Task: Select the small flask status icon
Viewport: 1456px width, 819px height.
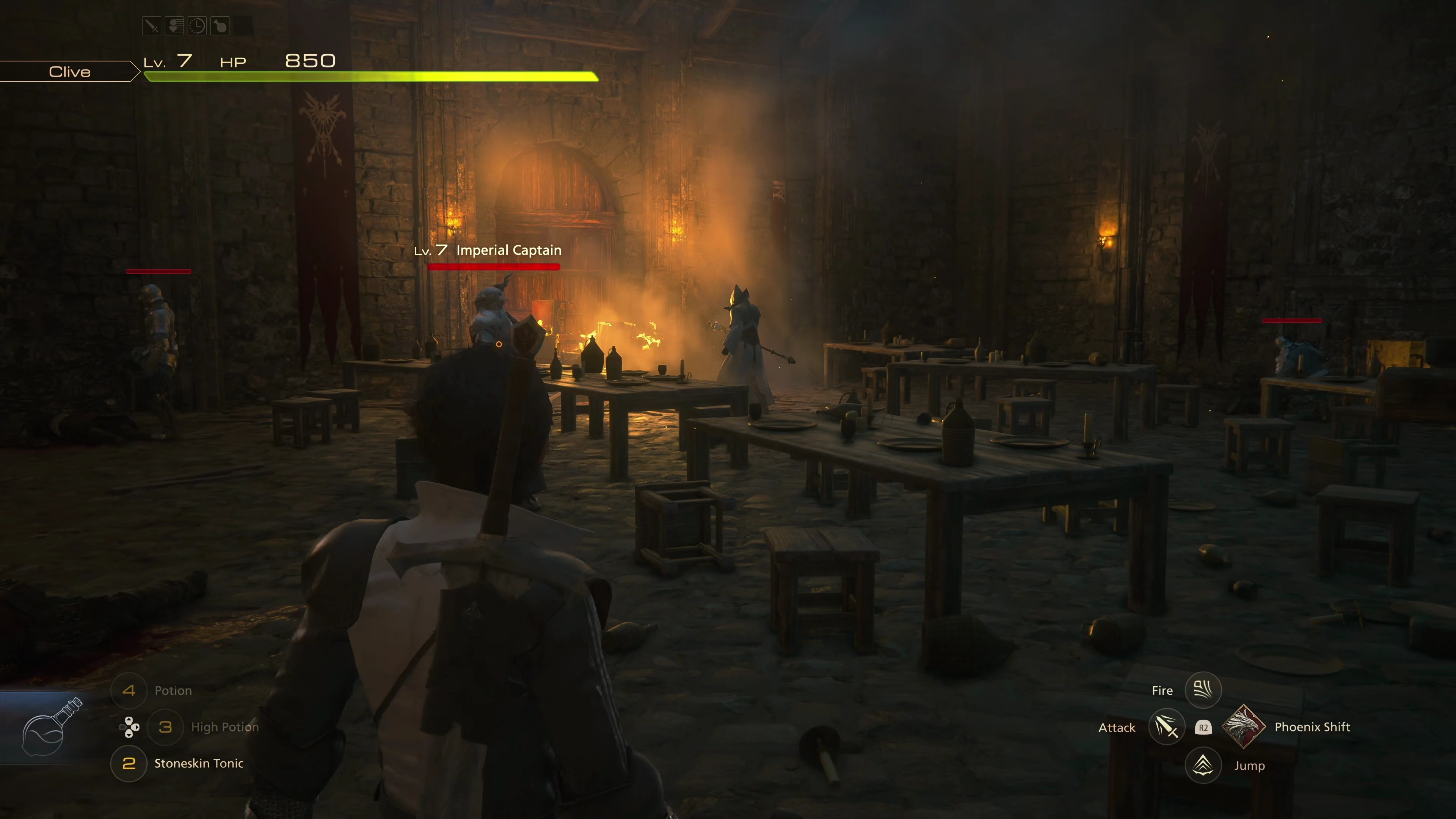Action: (220, 26)
